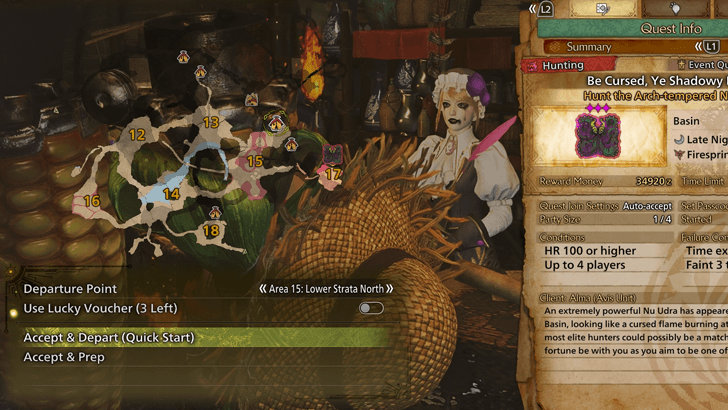Select the highlighted camp marker on the map
The height and width of the screenshot is (410, 728).
[x=276, y=122]
